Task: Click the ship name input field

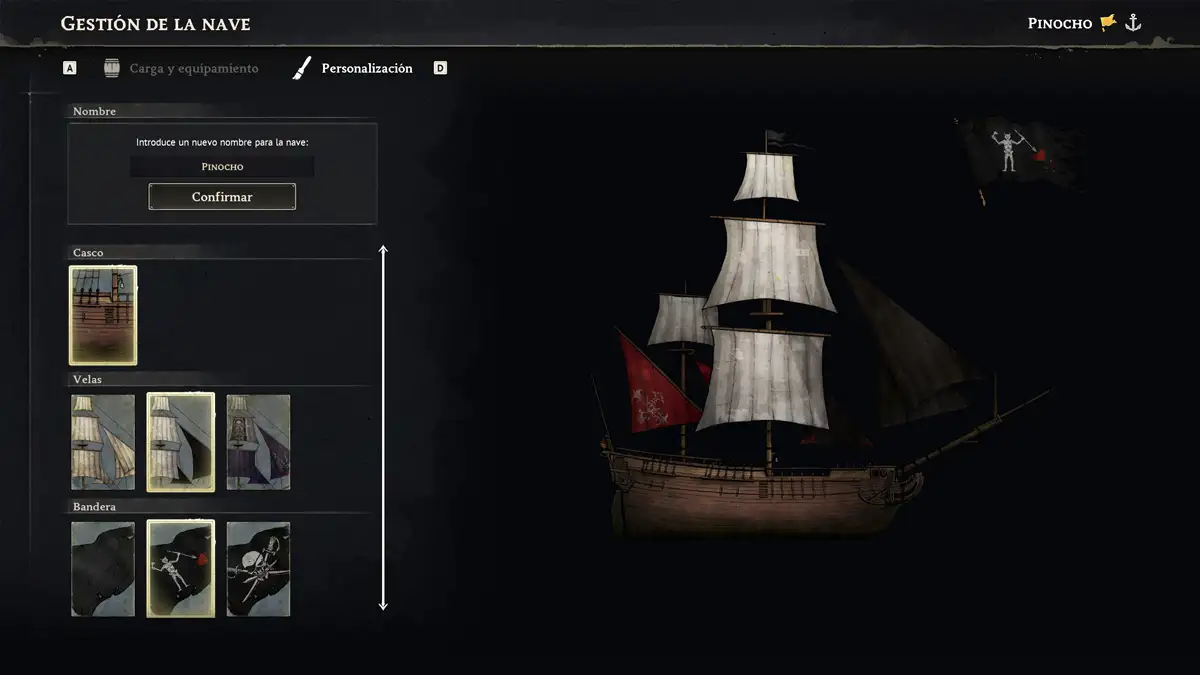Action: [222, 167]
